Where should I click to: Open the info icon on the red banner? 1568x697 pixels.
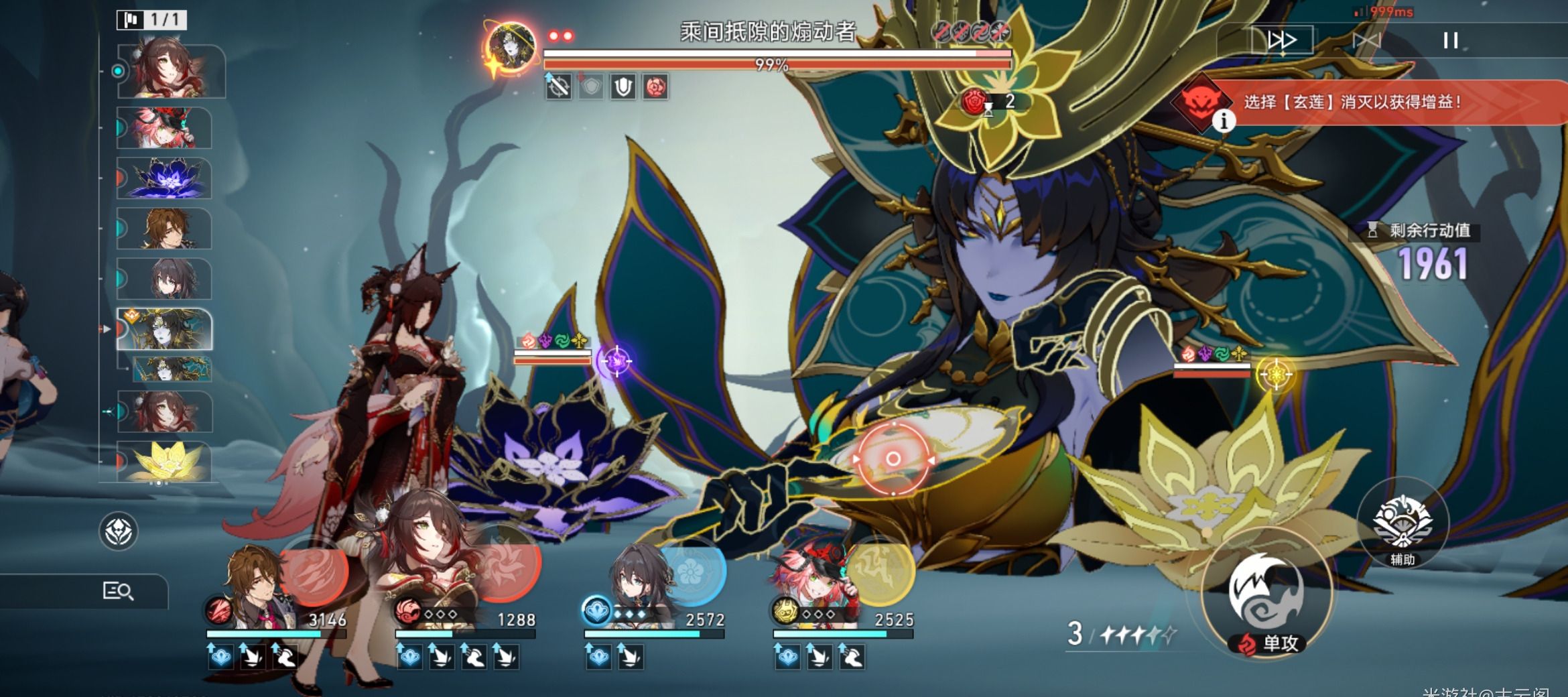coord(1224,121)
